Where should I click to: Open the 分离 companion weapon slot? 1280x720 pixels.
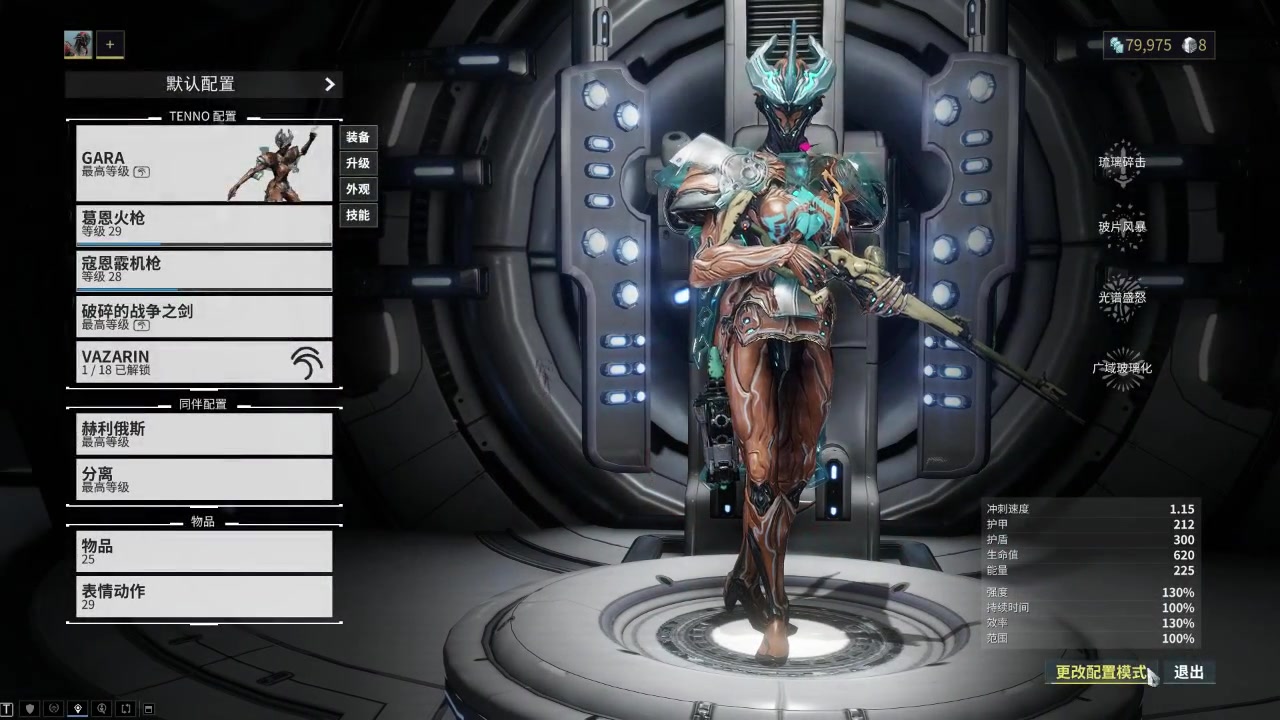coord(204,479)
